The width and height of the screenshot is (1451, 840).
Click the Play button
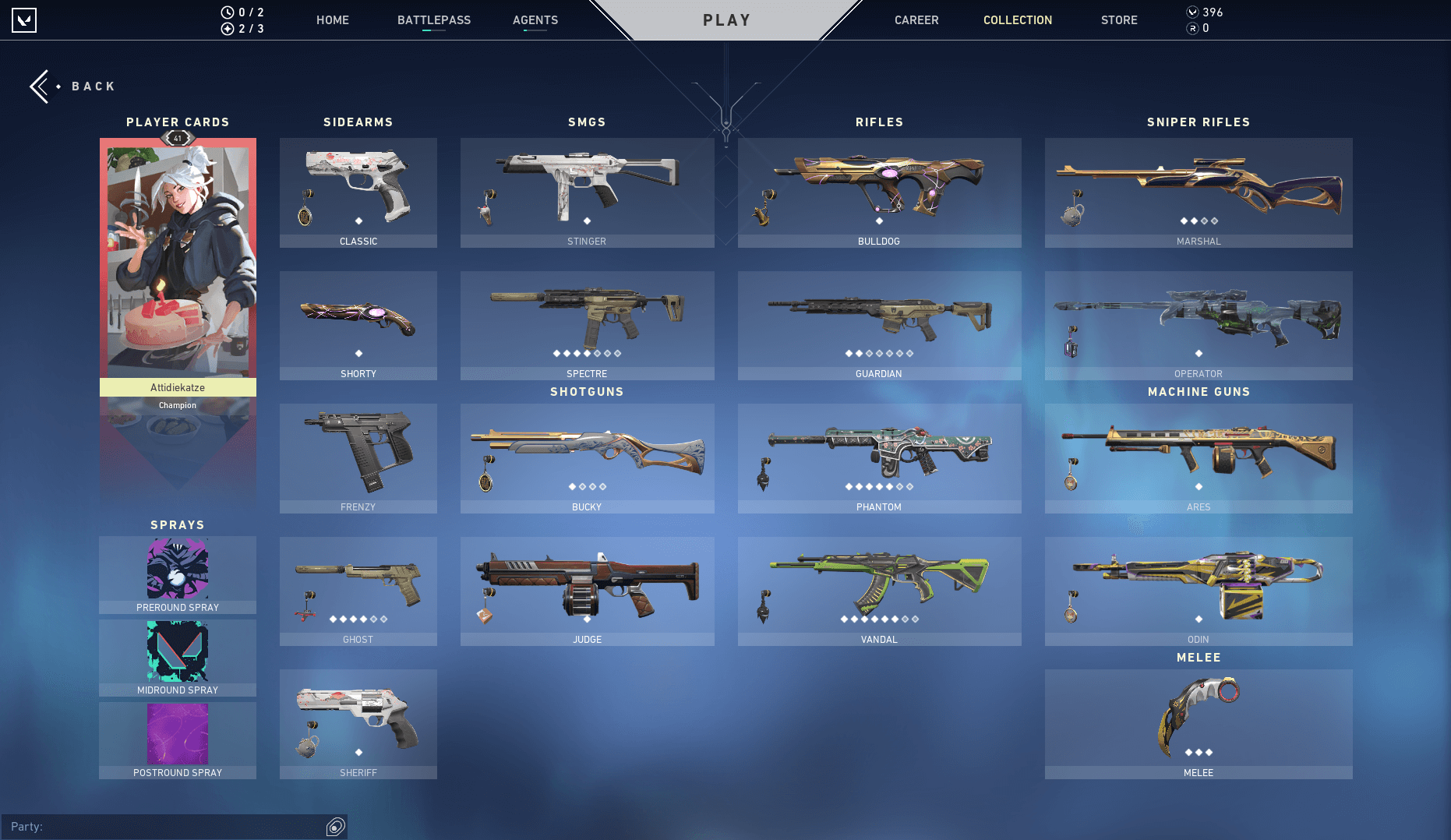coord(726,20)
